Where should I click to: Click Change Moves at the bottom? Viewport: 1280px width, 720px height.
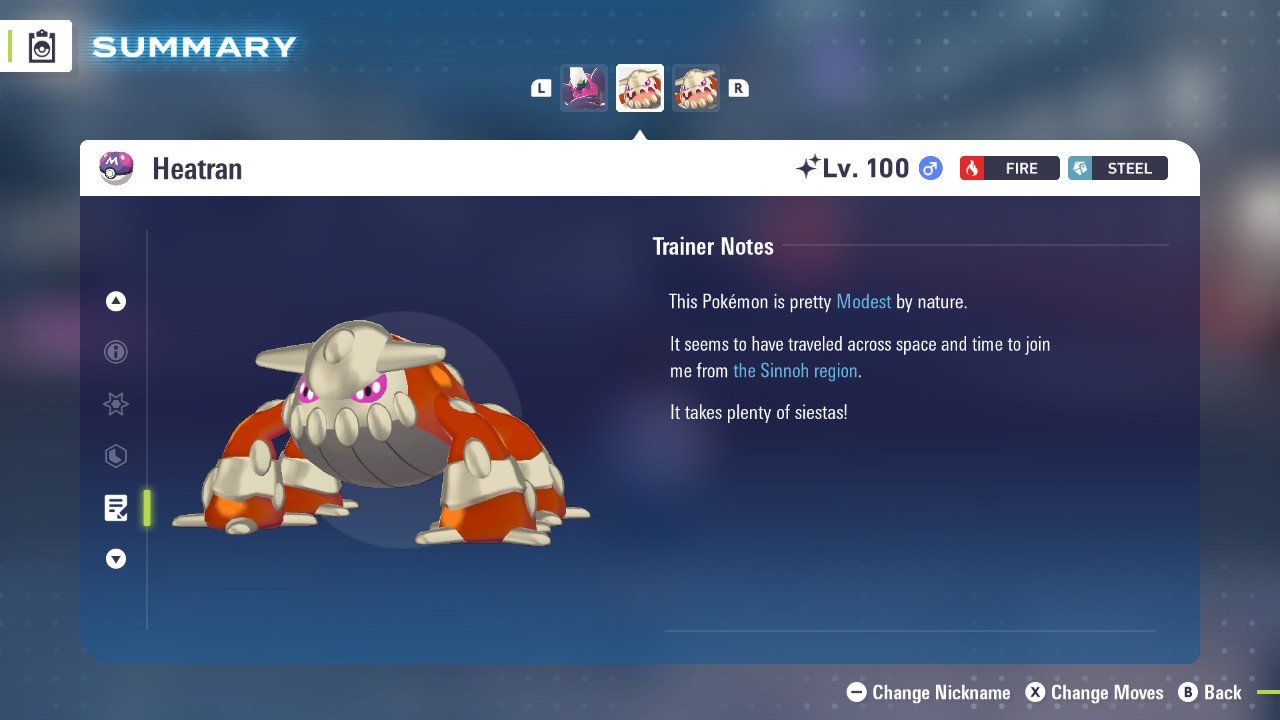(1094, 692)
